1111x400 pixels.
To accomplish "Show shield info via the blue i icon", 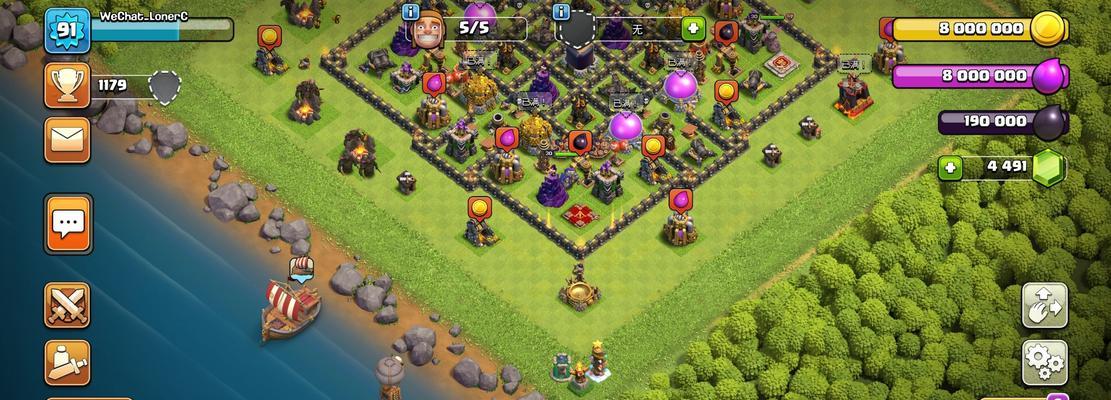I will click(563, 12).
